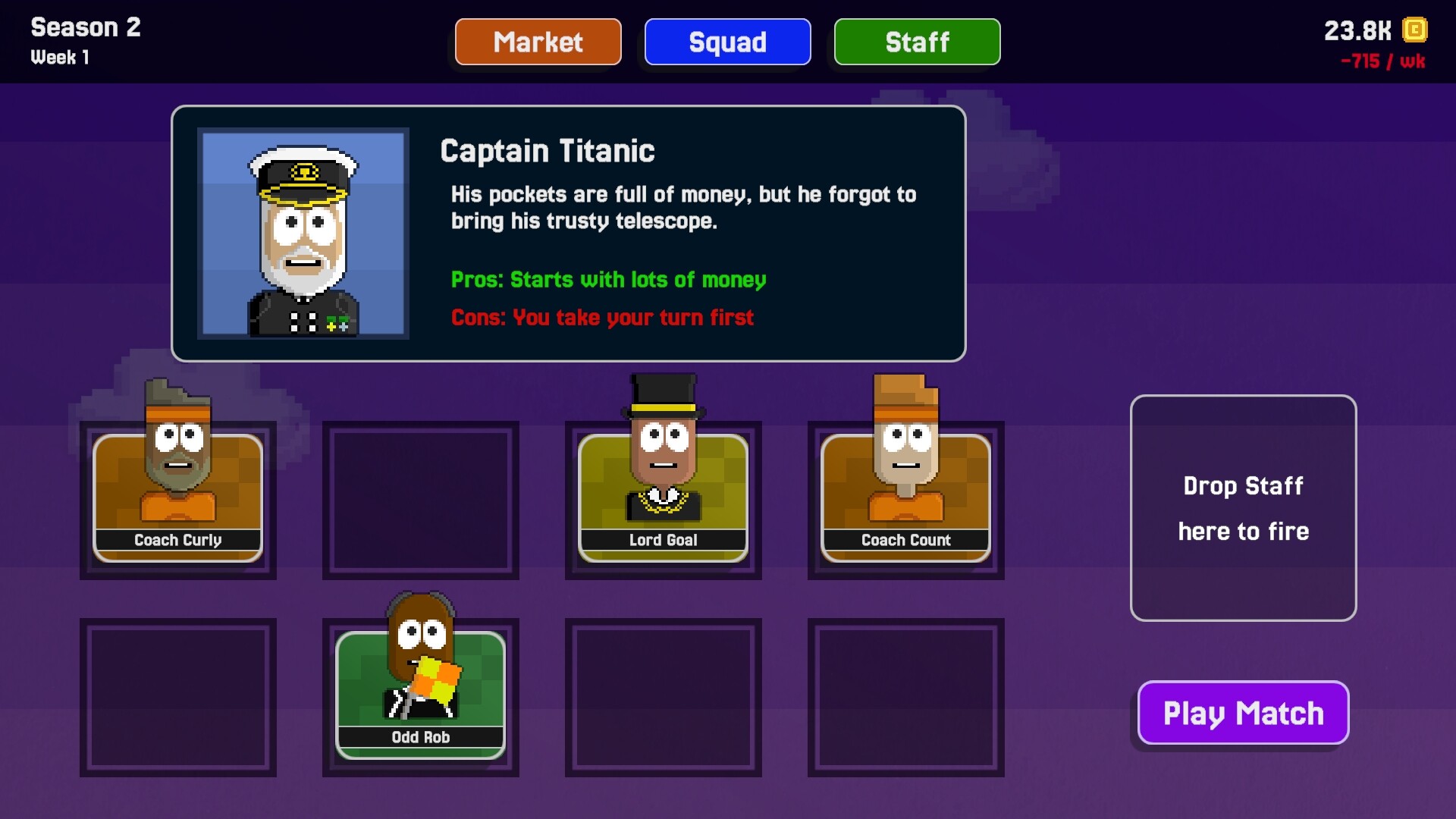
Task: Switch to the Squad tab
Action: (727, 42)
